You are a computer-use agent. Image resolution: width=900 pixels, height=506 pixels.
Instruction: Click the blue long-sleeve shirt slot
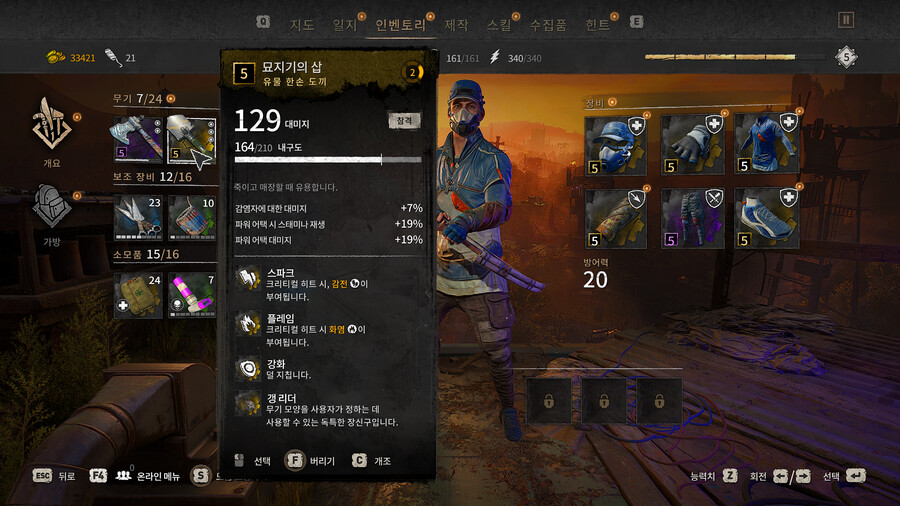tap(767, 146)
